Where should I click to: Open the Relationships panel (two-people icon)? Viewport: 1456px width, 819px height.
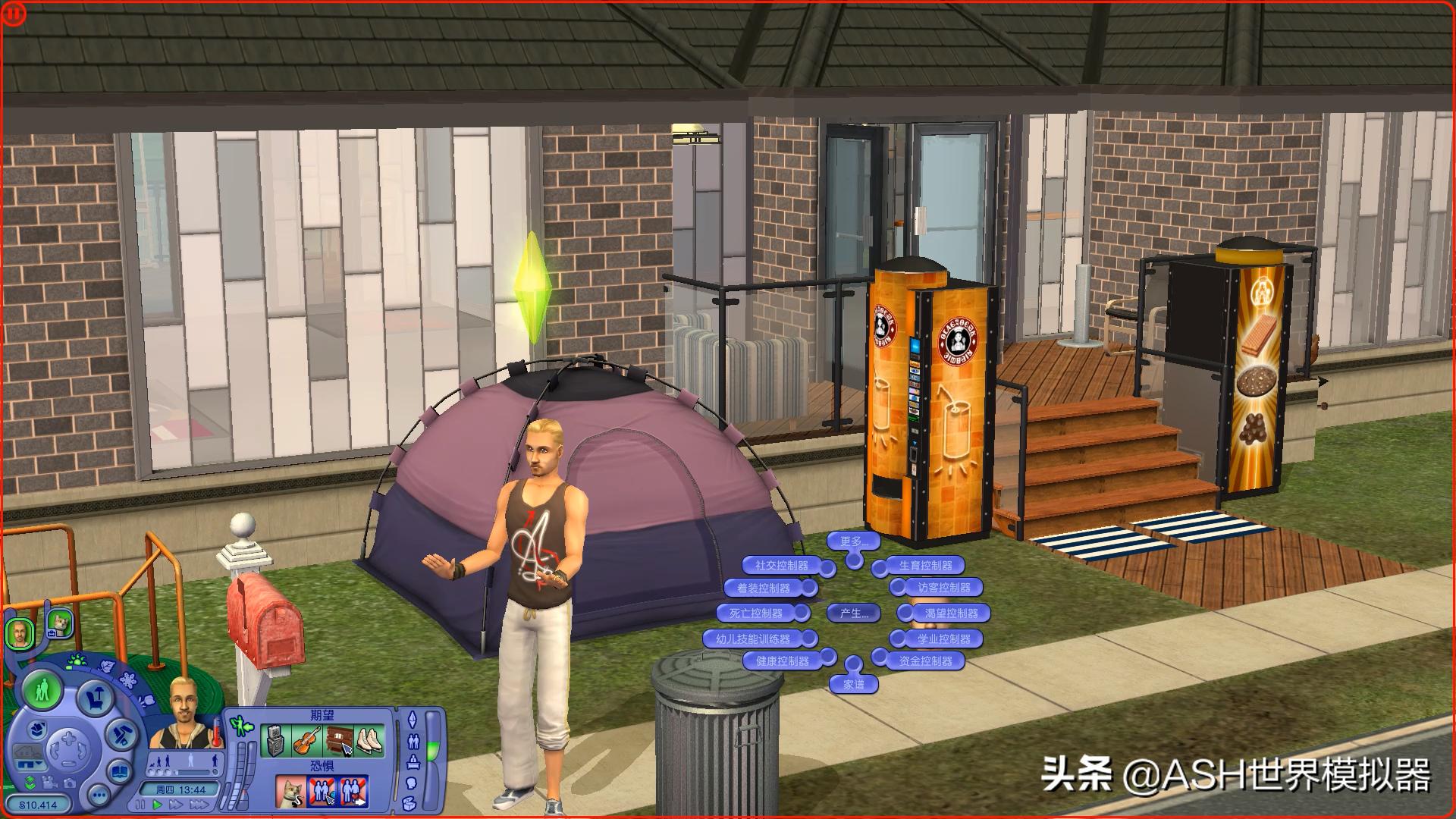413,740
